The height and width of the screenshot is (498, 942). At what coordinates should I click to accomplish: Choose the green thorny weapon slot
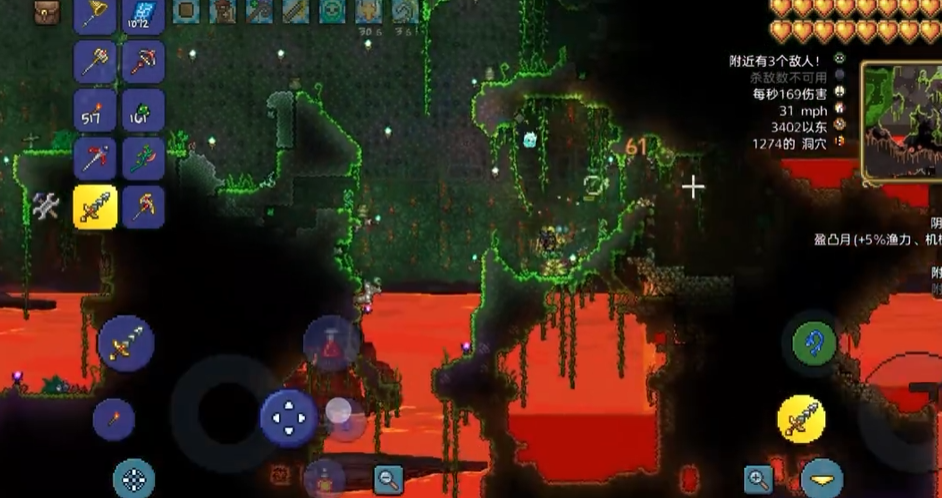144,158
